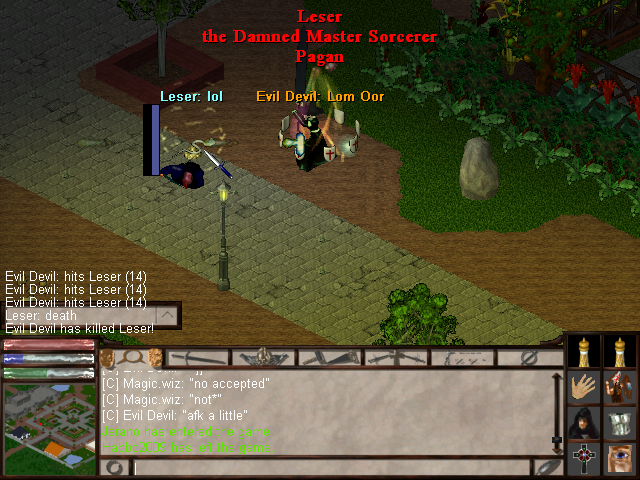Open the silver breastplate armor icon
The image size is (640, 480).
click(621, 422)
